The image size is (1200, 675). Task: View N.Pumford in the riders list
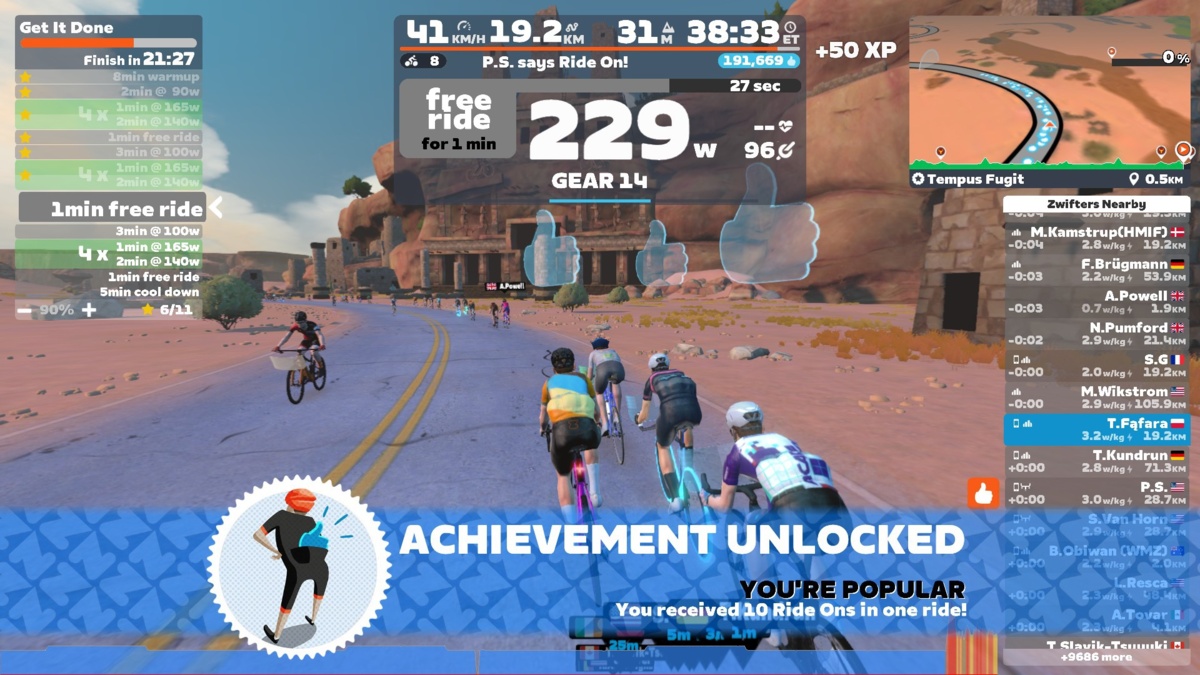coord(1096,334)
